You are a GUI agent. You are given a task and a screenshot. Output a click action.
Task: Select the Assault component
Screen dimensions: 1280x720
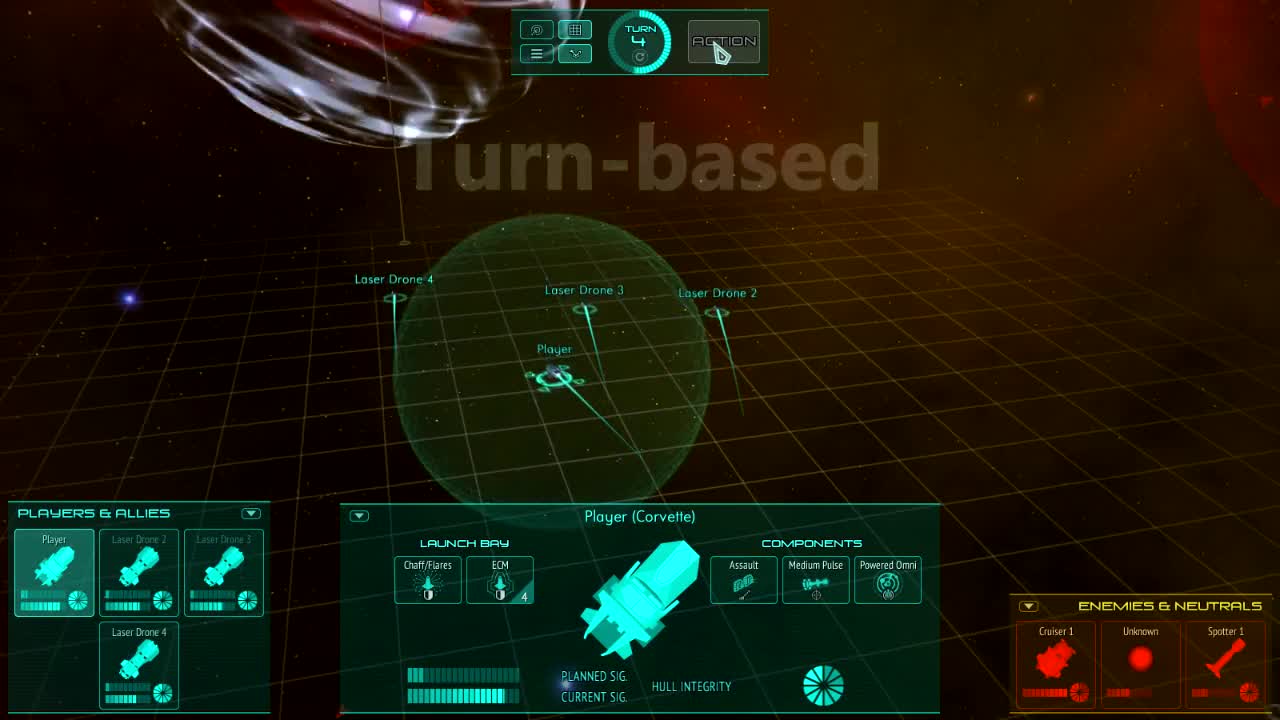point(743,580)
